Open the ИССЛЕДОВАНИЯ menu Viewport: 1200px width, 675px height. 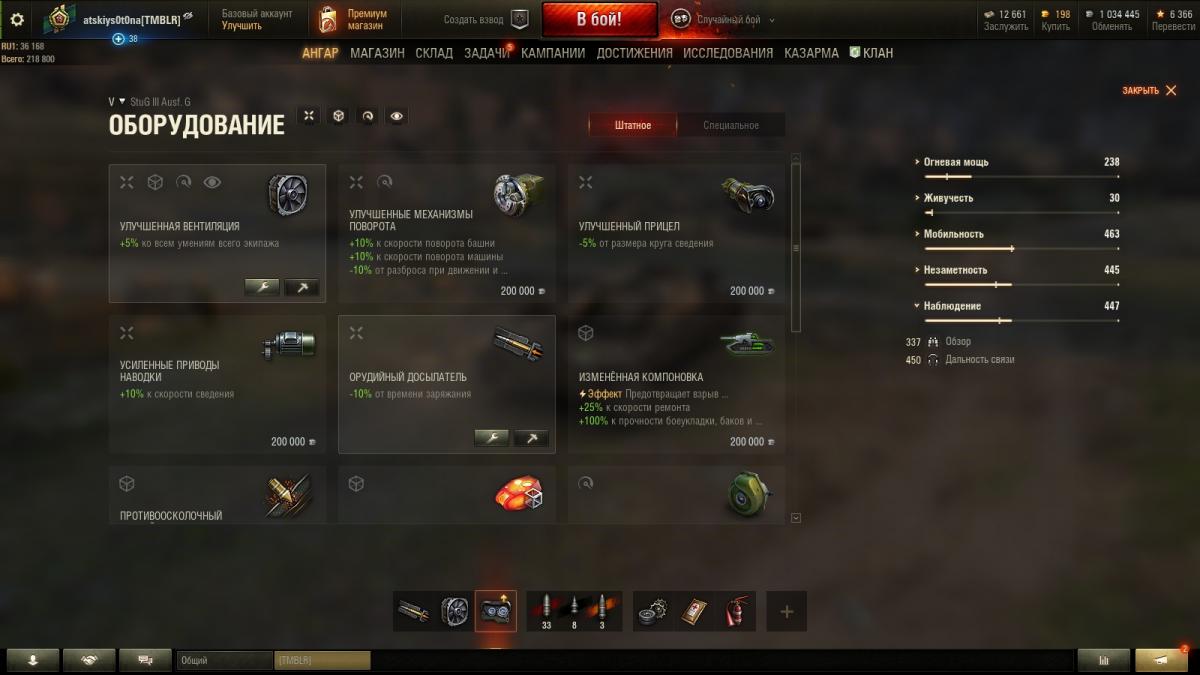[x=728, y=53]
